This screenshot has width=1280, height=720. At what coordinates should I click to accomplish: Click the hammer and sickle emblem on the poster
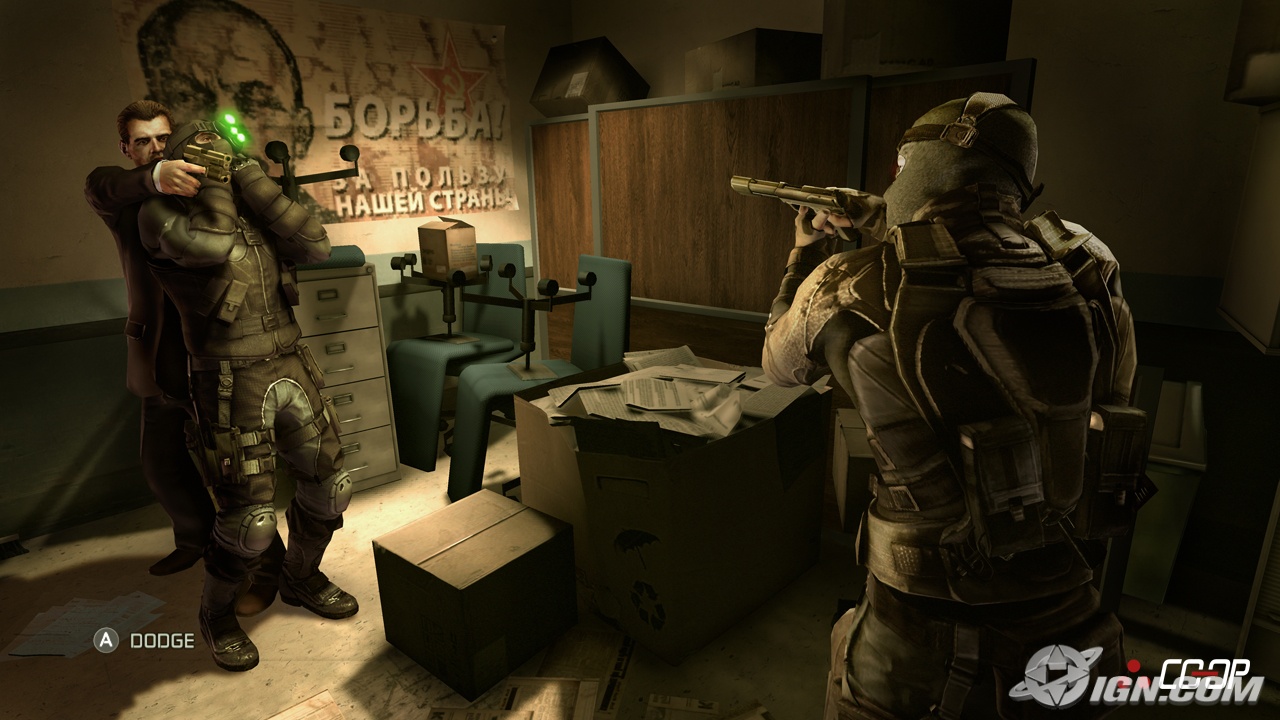(x=453, y=83)
